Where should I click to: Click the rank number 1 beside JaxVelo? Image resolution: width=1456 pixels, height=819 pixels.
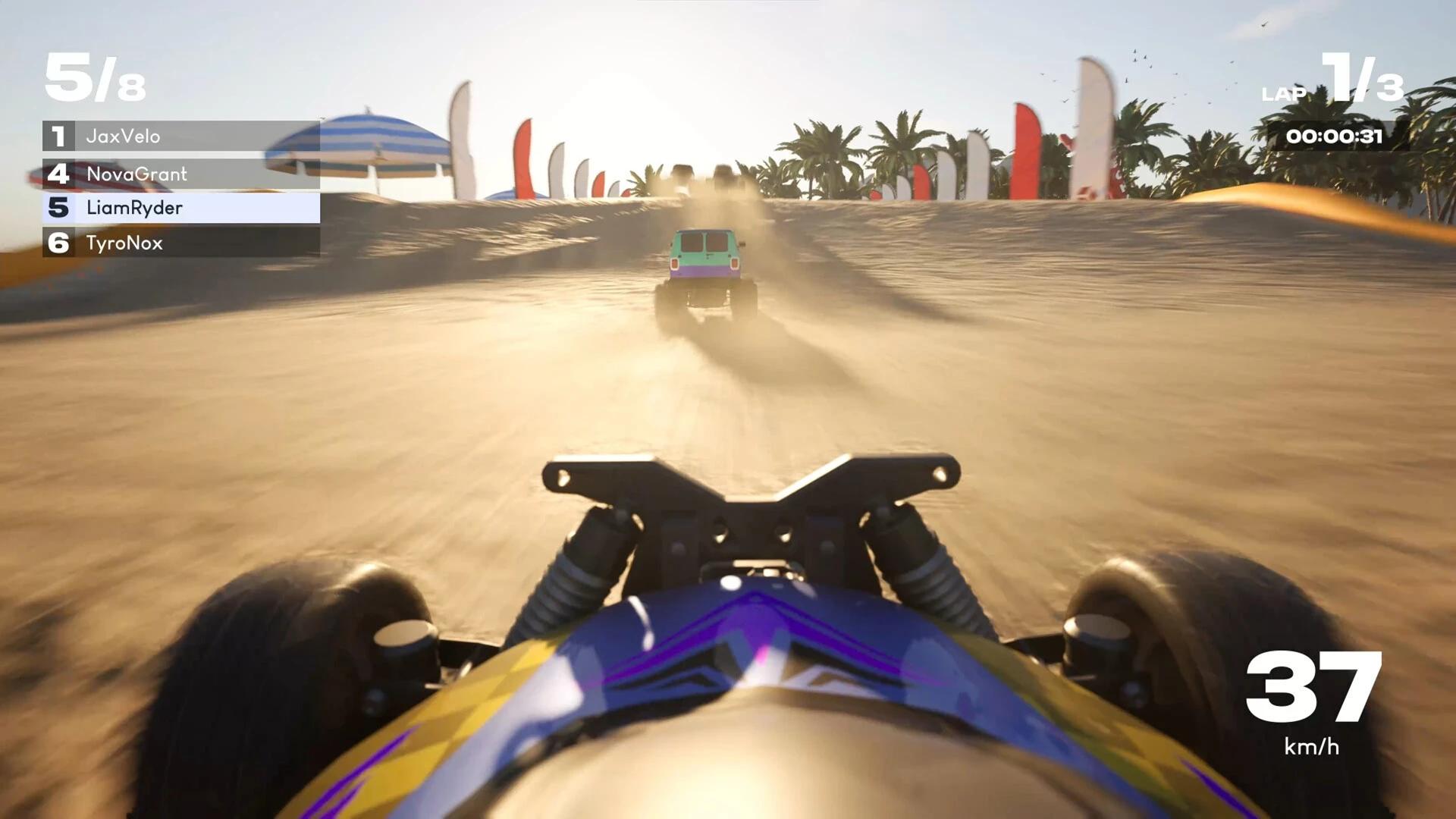(58, 137)
